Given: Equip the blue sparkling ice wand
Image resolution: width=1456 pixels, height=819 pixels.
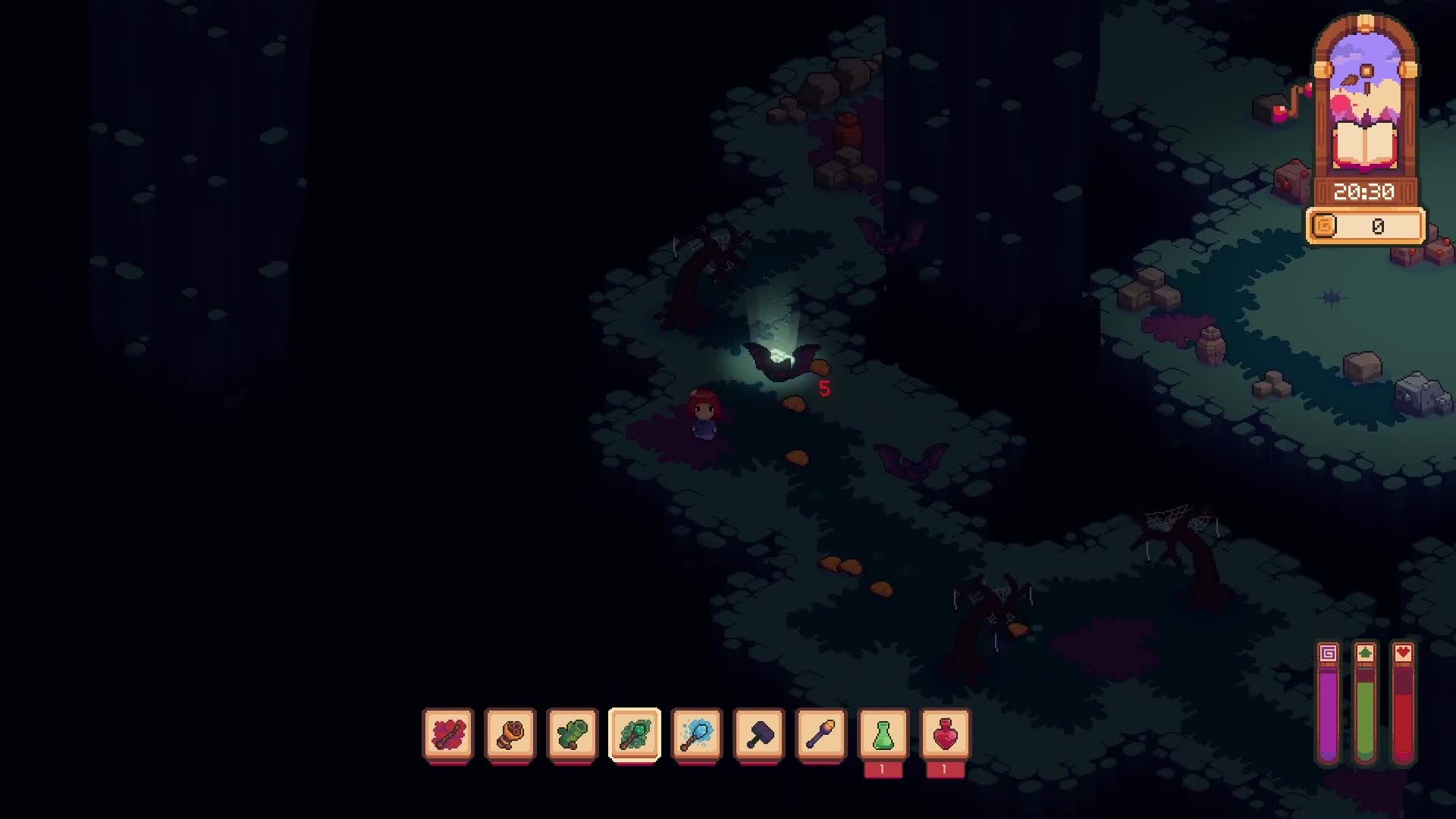Looking at the screenshot, I should pos(697,734).
